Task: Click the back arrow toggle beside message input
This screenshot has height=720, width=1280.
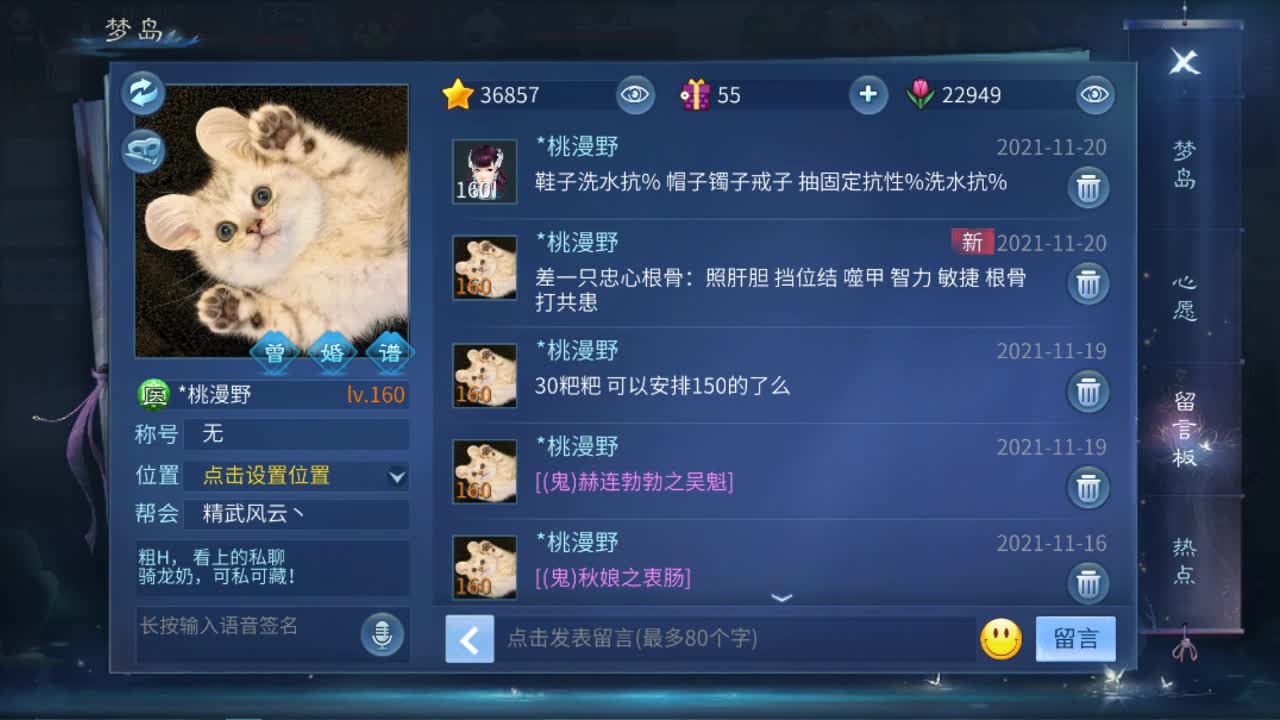Action: 470,640
